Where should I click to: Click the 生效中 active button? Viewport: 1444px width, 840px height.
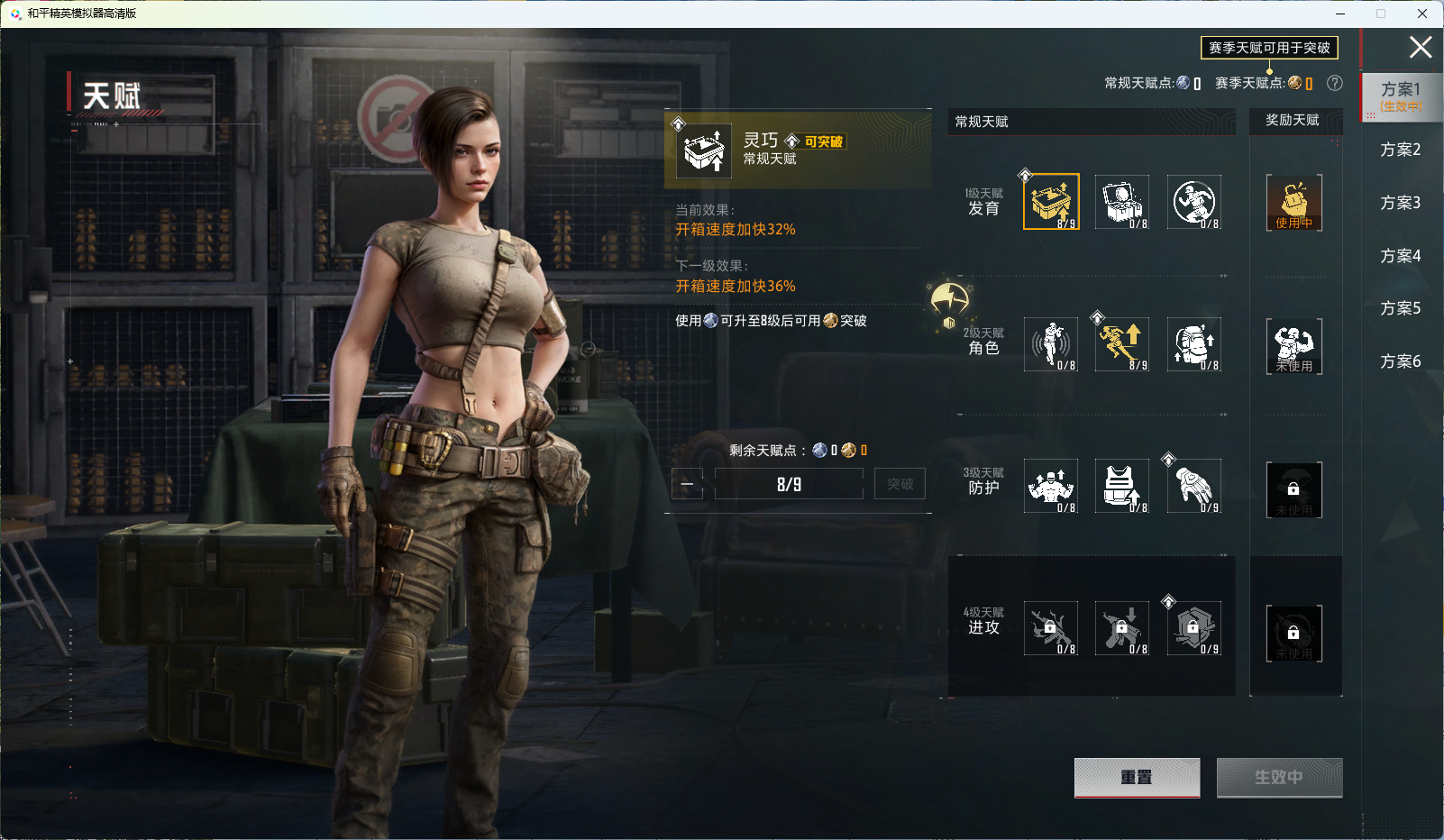1279,777
